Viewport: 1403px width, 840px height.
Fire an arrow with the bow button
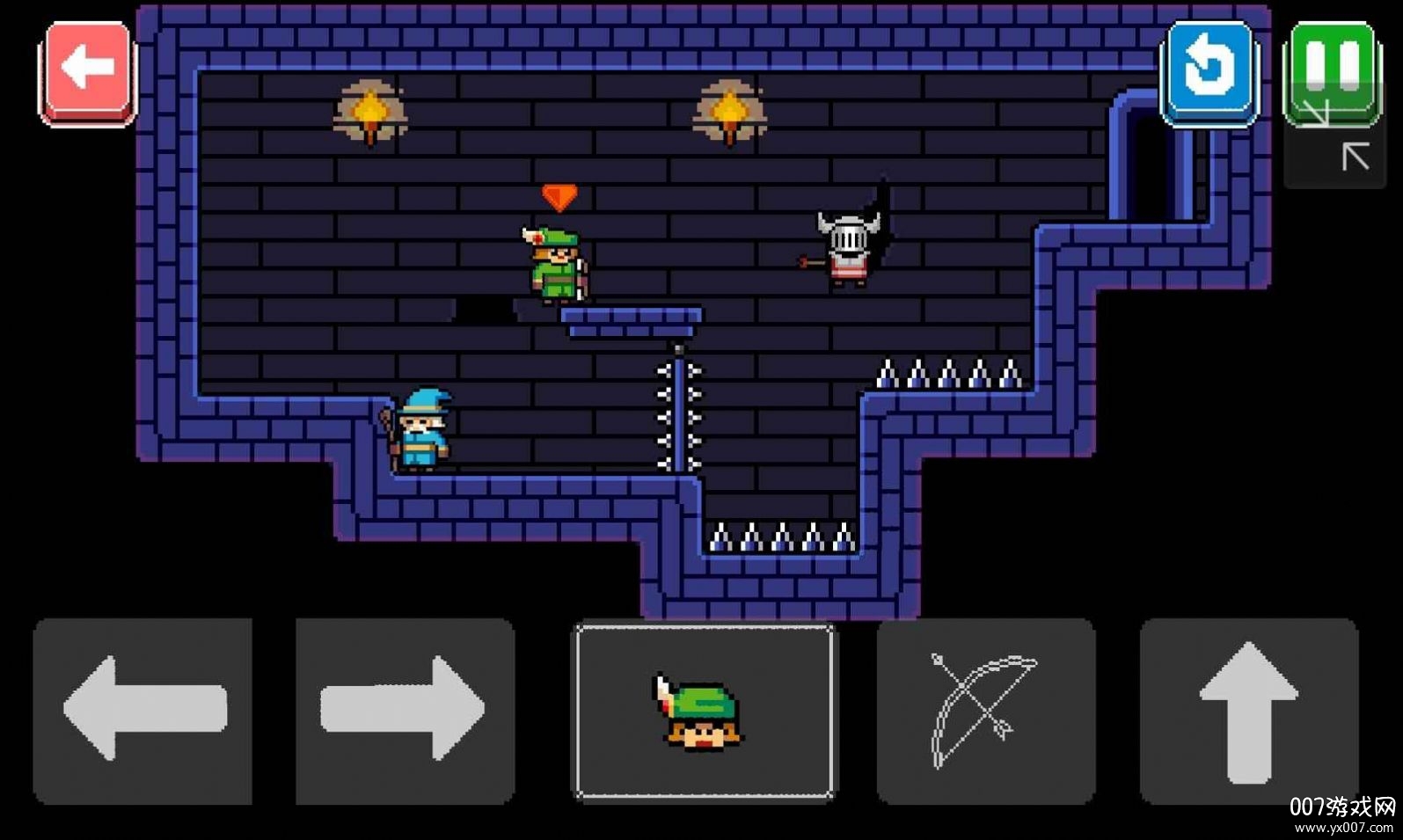(x=985, y=709)
